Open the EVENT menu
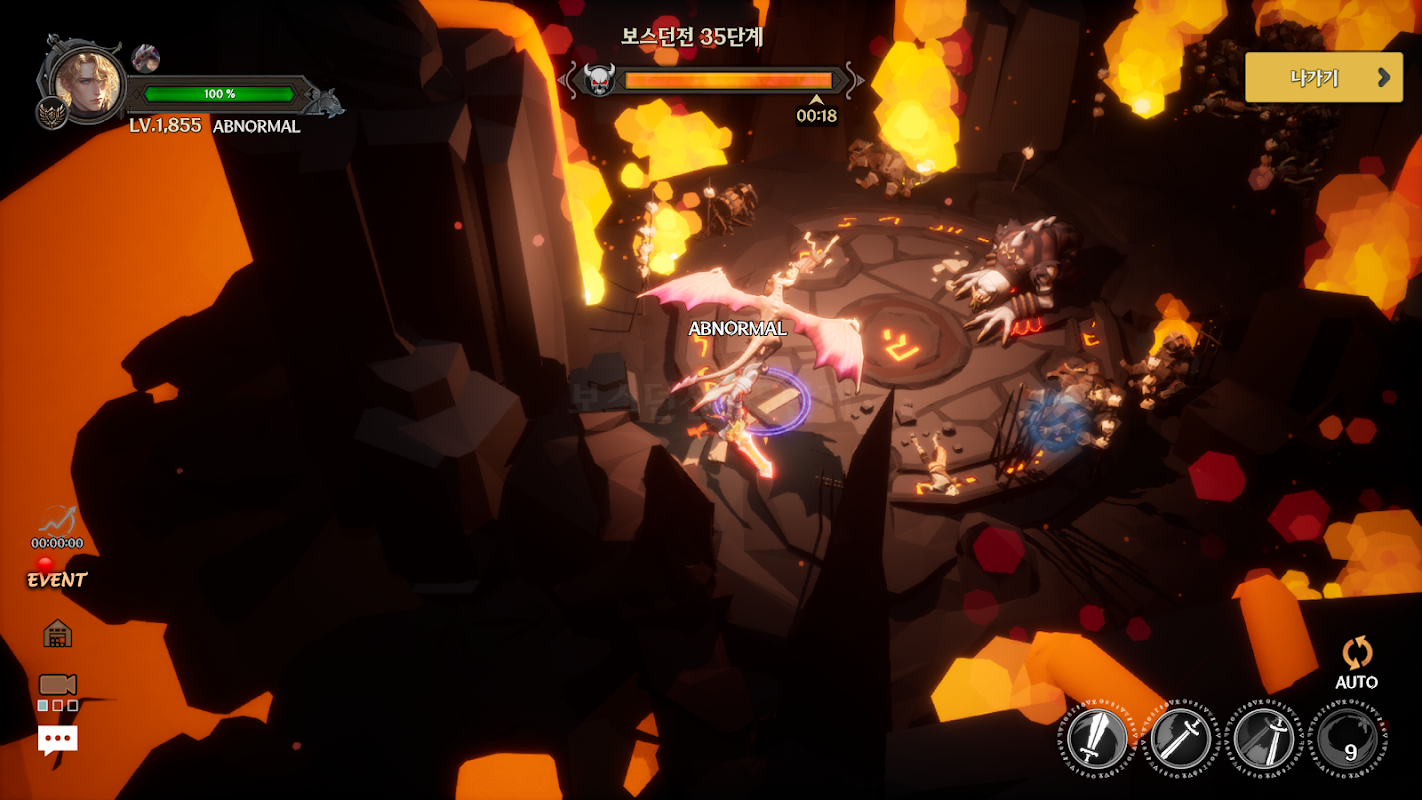The image size is (1422, 800). (56, 579)
